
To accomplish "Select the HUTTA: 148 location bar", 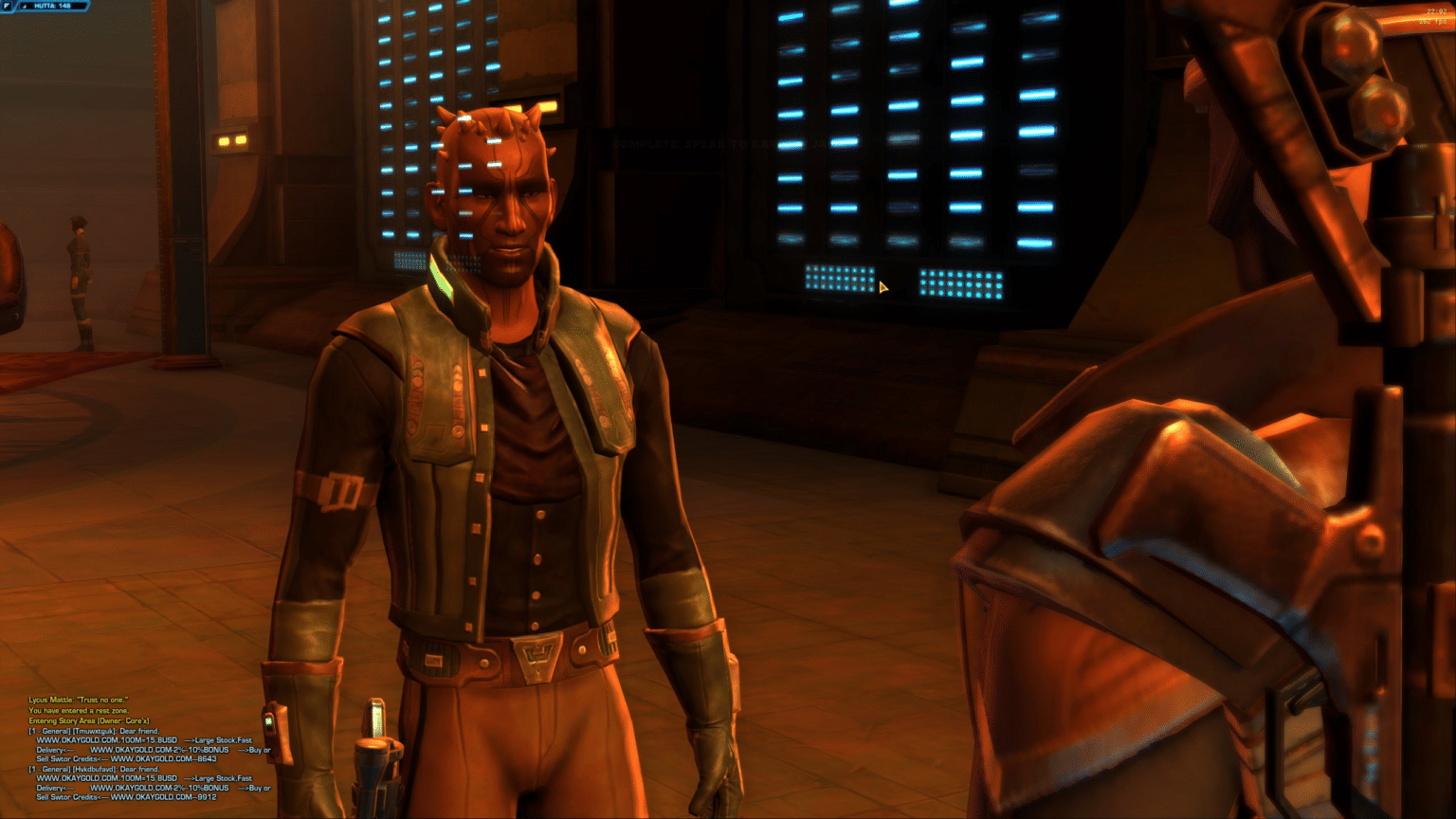I will [52, 7].
